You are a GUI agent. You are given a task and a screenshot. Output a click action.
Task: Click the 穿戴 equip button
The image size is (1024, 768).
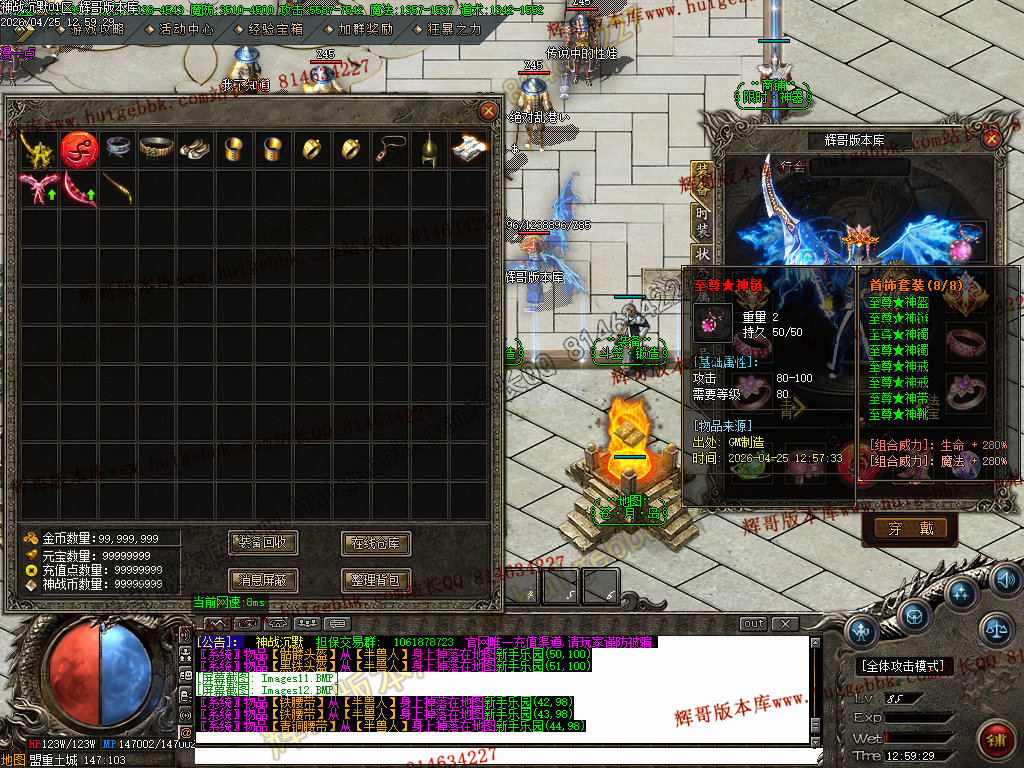(x=909, y=528)
